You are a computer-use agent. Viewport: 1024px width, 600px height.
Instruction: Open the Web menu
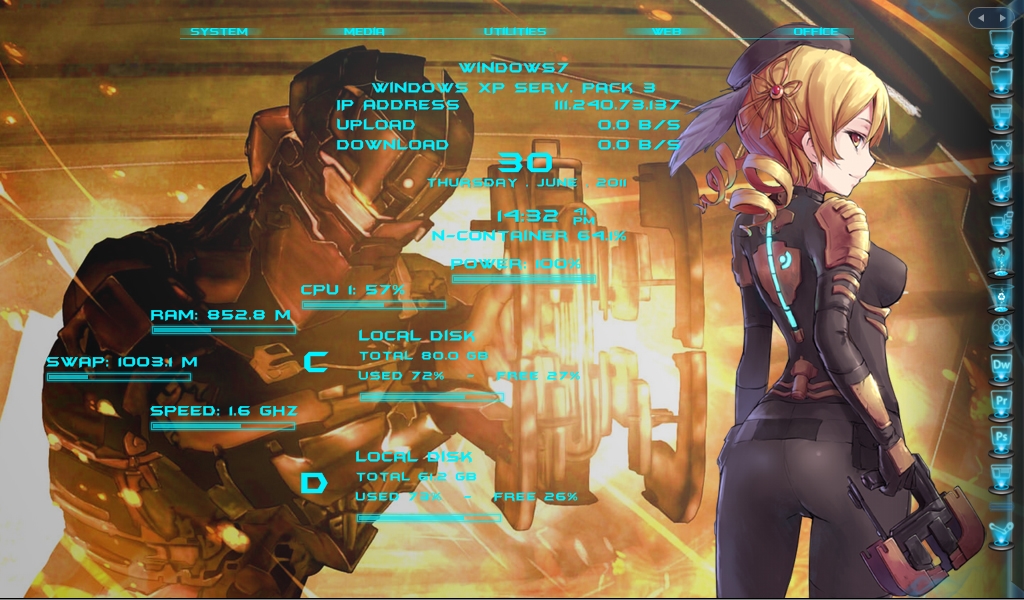click(666, 32)
